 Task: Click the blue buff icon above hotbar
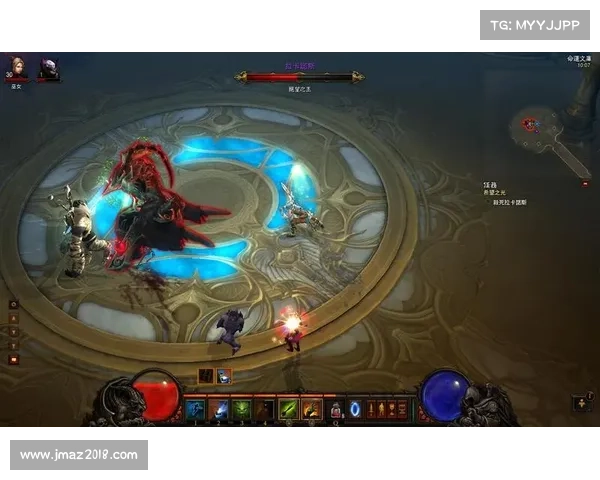click(x=224, y=376)
